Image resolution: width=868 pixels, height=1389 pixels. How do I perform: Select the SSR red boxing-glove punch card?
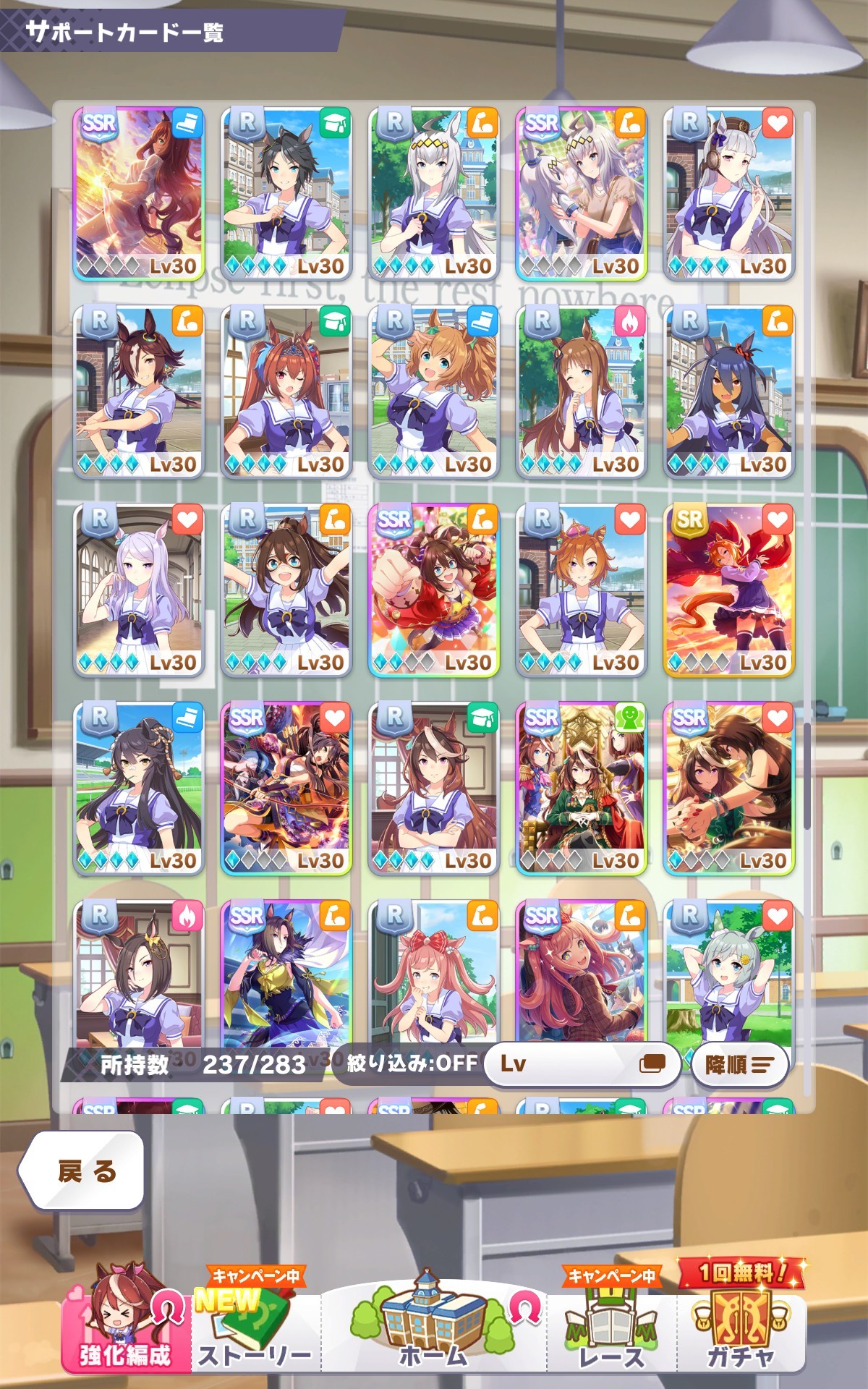[x=434, y=590]
